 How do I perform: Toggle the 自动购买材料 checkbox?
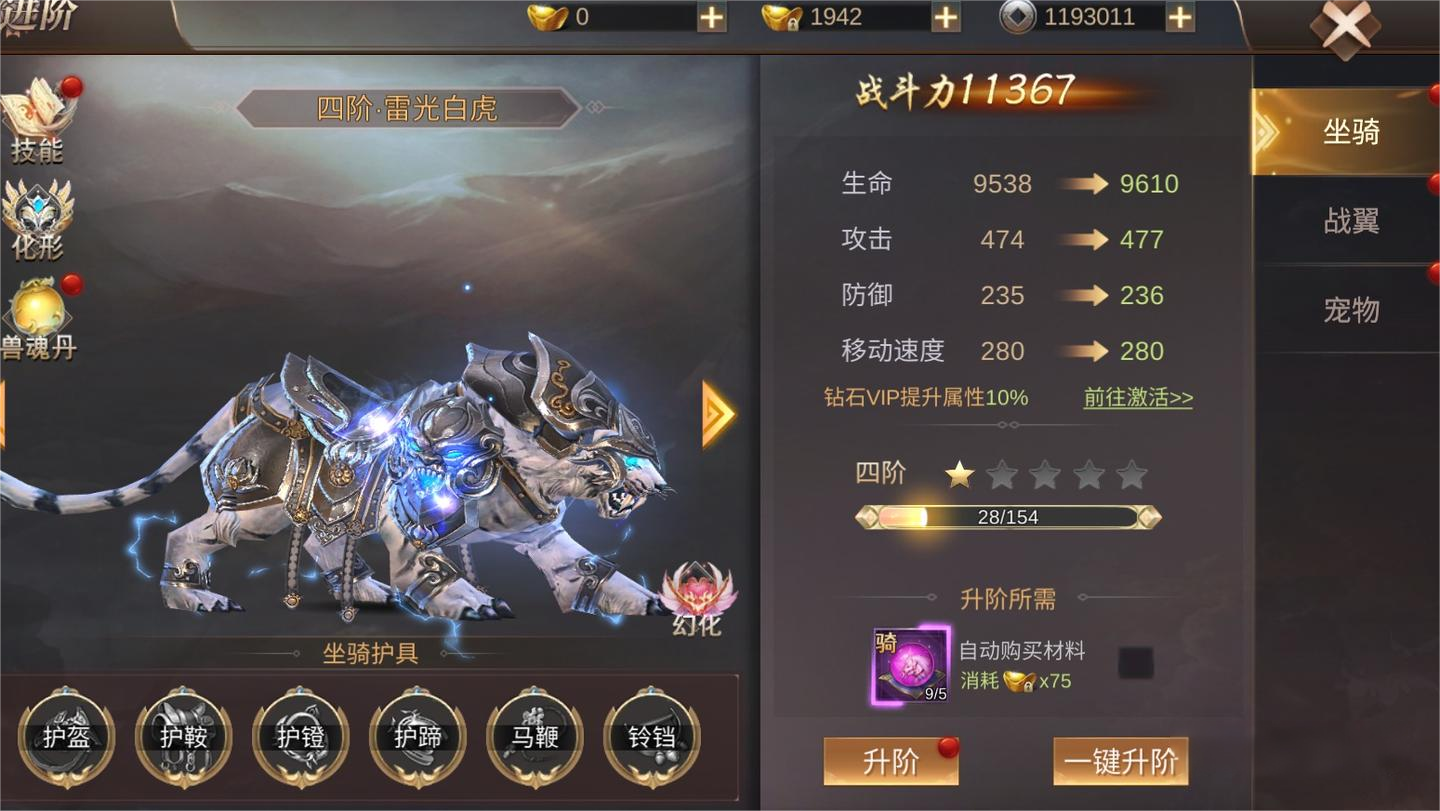1135,662
